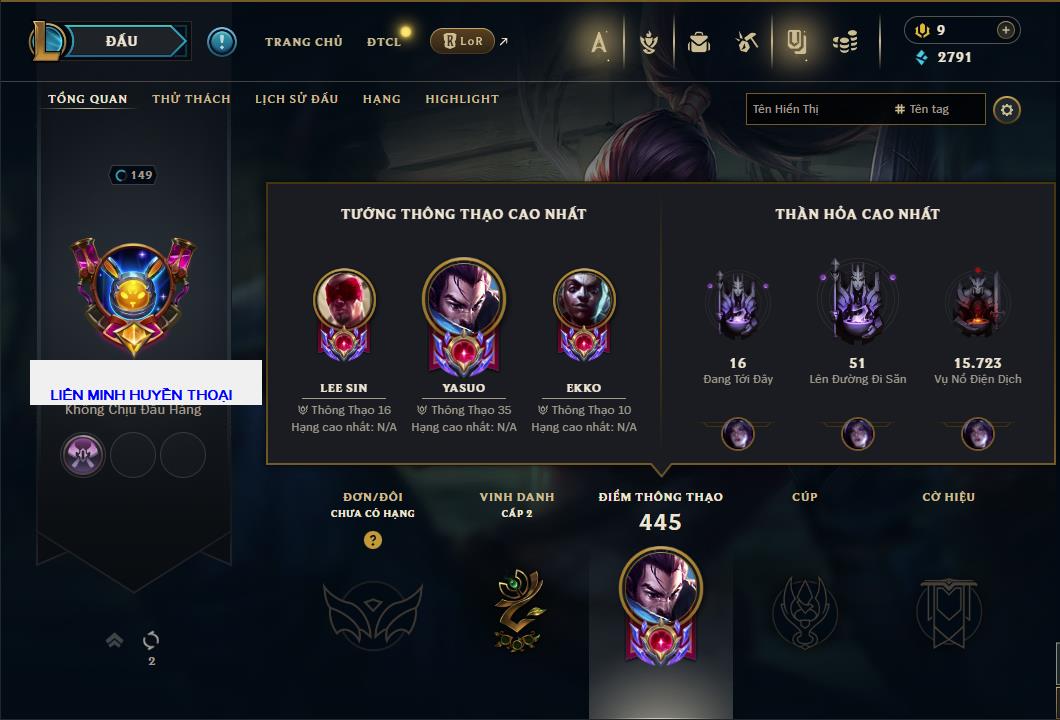This screenshot has width=1060, height=720.
Task: Switch to the TỔNG QUAN tab
Action: click(88, 99)
